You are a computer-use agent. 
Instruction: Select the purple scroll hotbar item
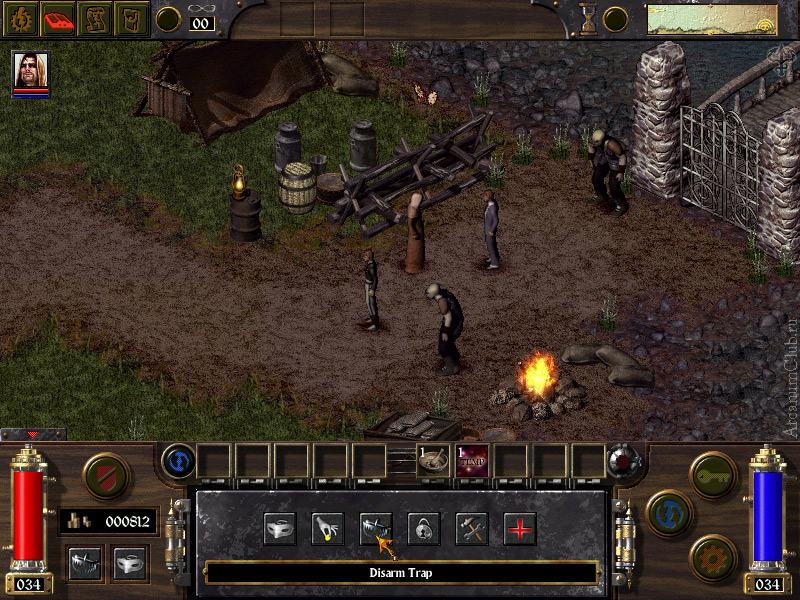click(472, 461)
